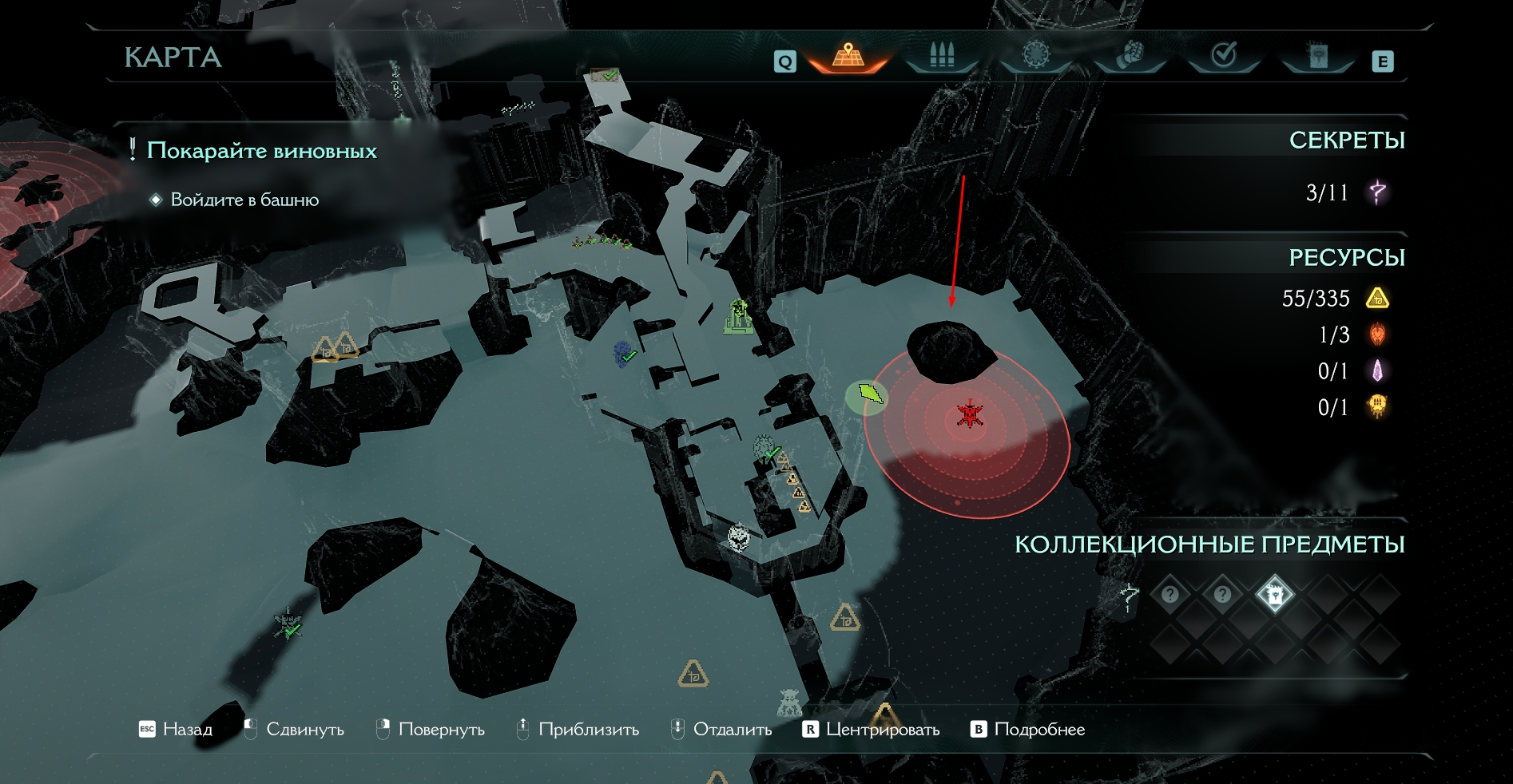Viewport: 1513px width, 784px height.
Task: Switch to the gauntlet fist tab
Action: point(1130,55)
